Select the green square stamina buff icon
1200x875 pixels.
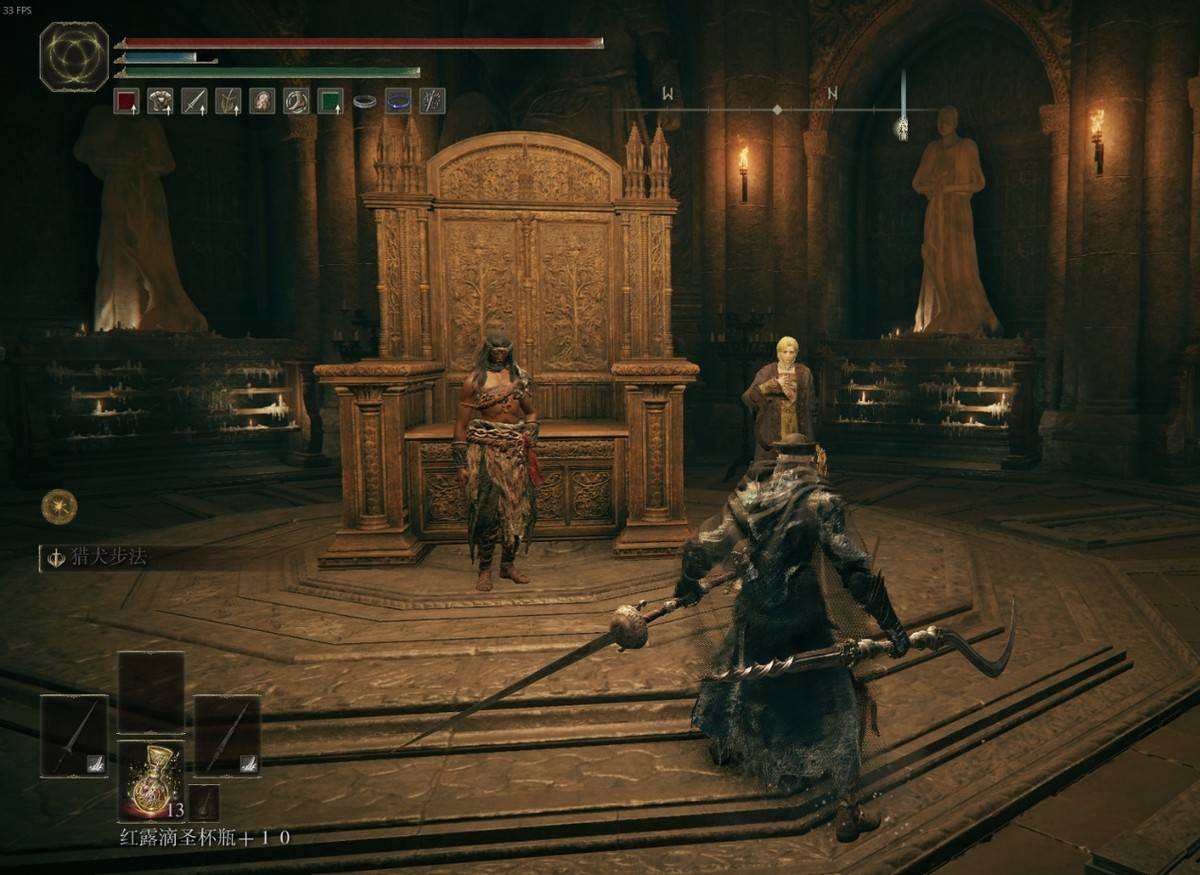[x=330, y=101]
